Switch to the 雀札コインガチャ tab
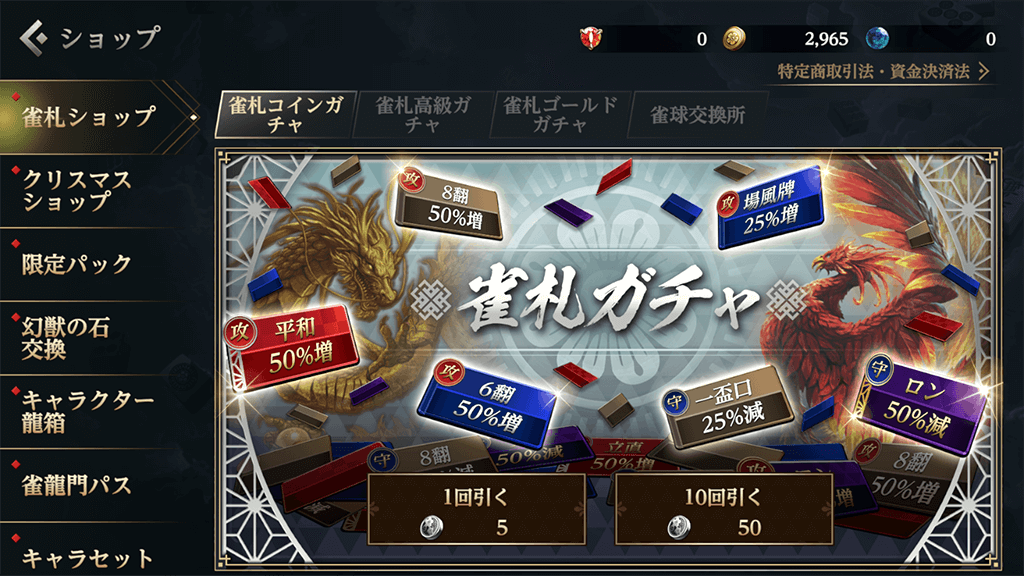This screenshot has width=1024, height=576. click(286, 115)
